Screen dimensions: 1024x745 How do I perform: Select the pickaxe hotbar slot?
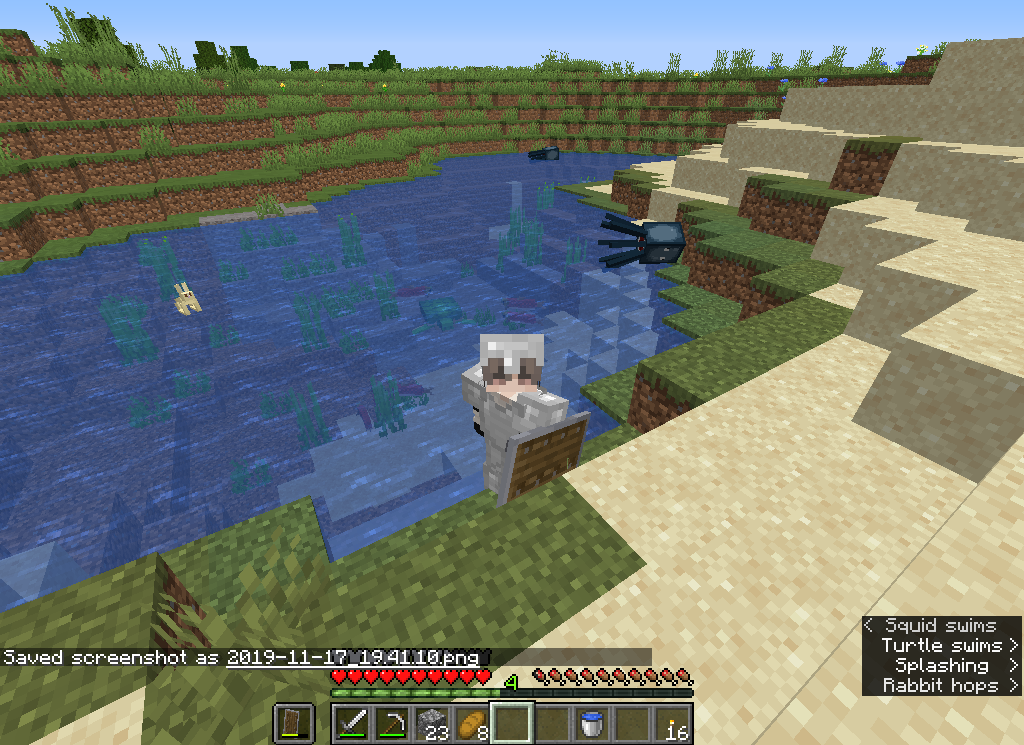click(x=392, y=722)
